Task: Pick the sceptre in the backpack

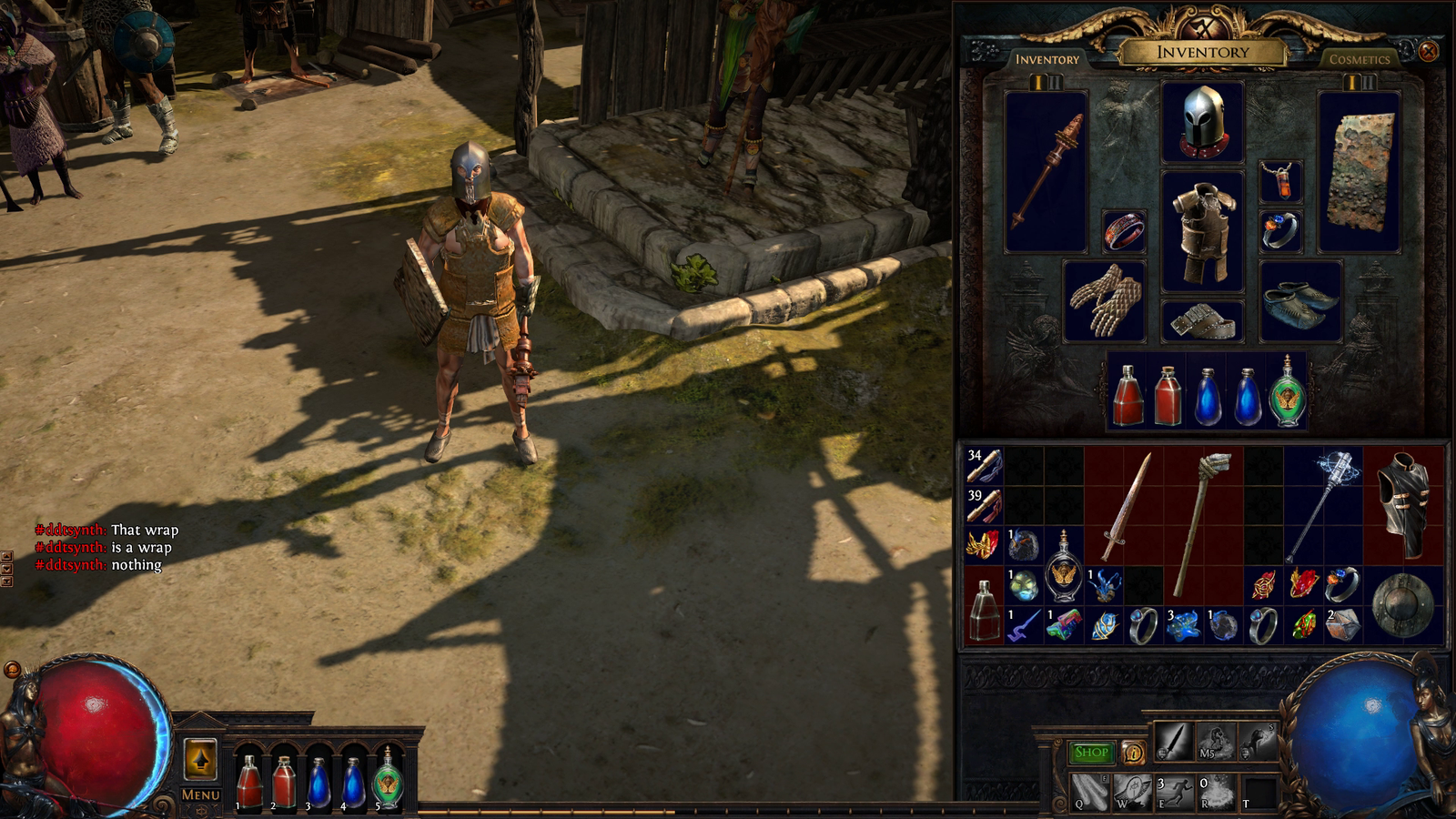Action: (x=1323, y=505)
